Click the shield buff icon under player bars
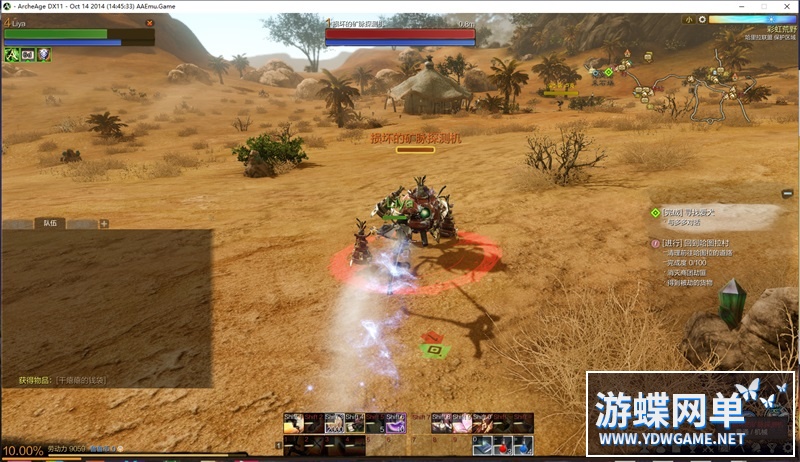This screenshot has width=800, height=462. coord(43,54)
